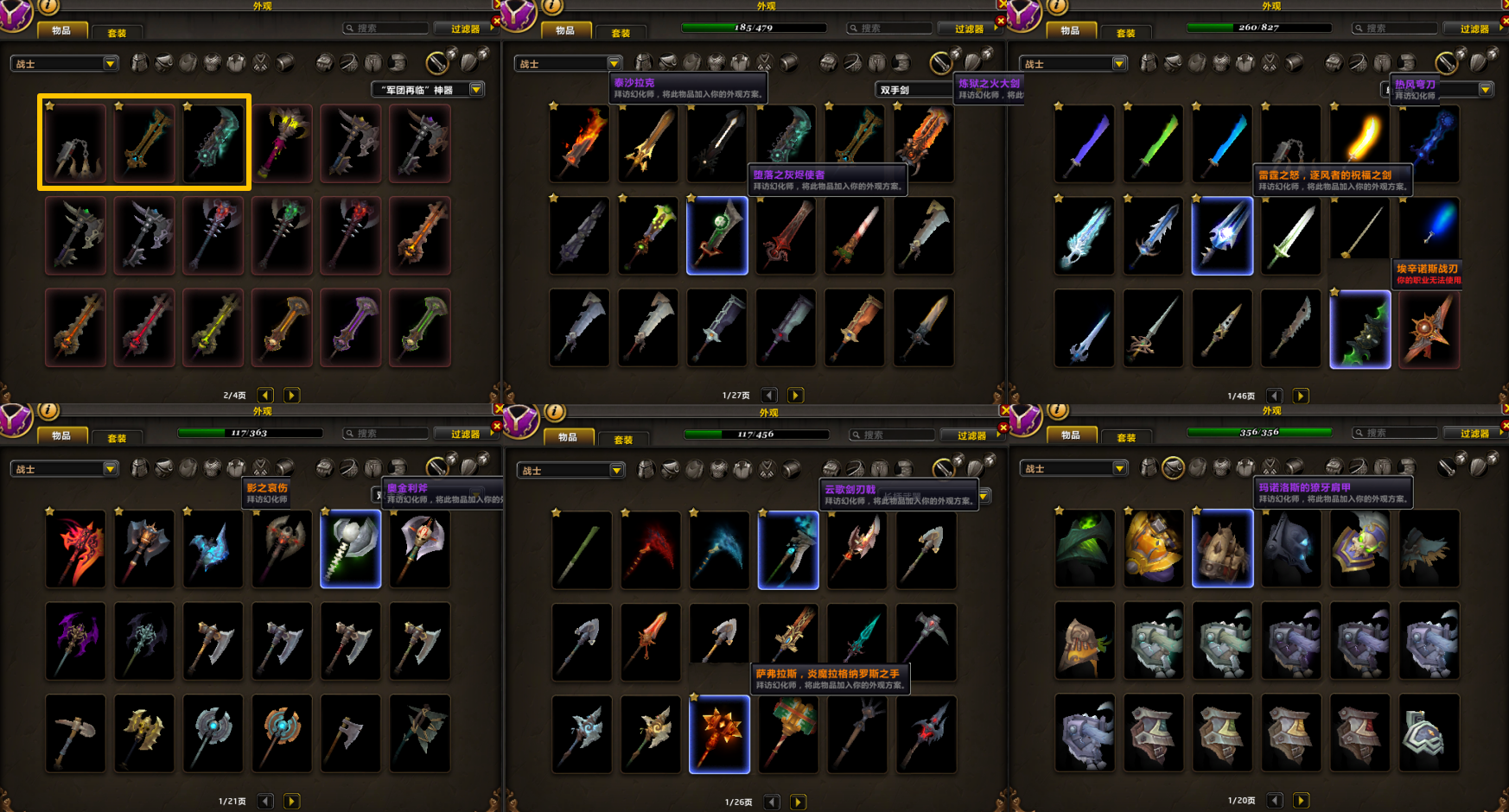Advance to next page beside 1/20页
The height and width of the screenshot is (812, 1509).
[1301, 801]
